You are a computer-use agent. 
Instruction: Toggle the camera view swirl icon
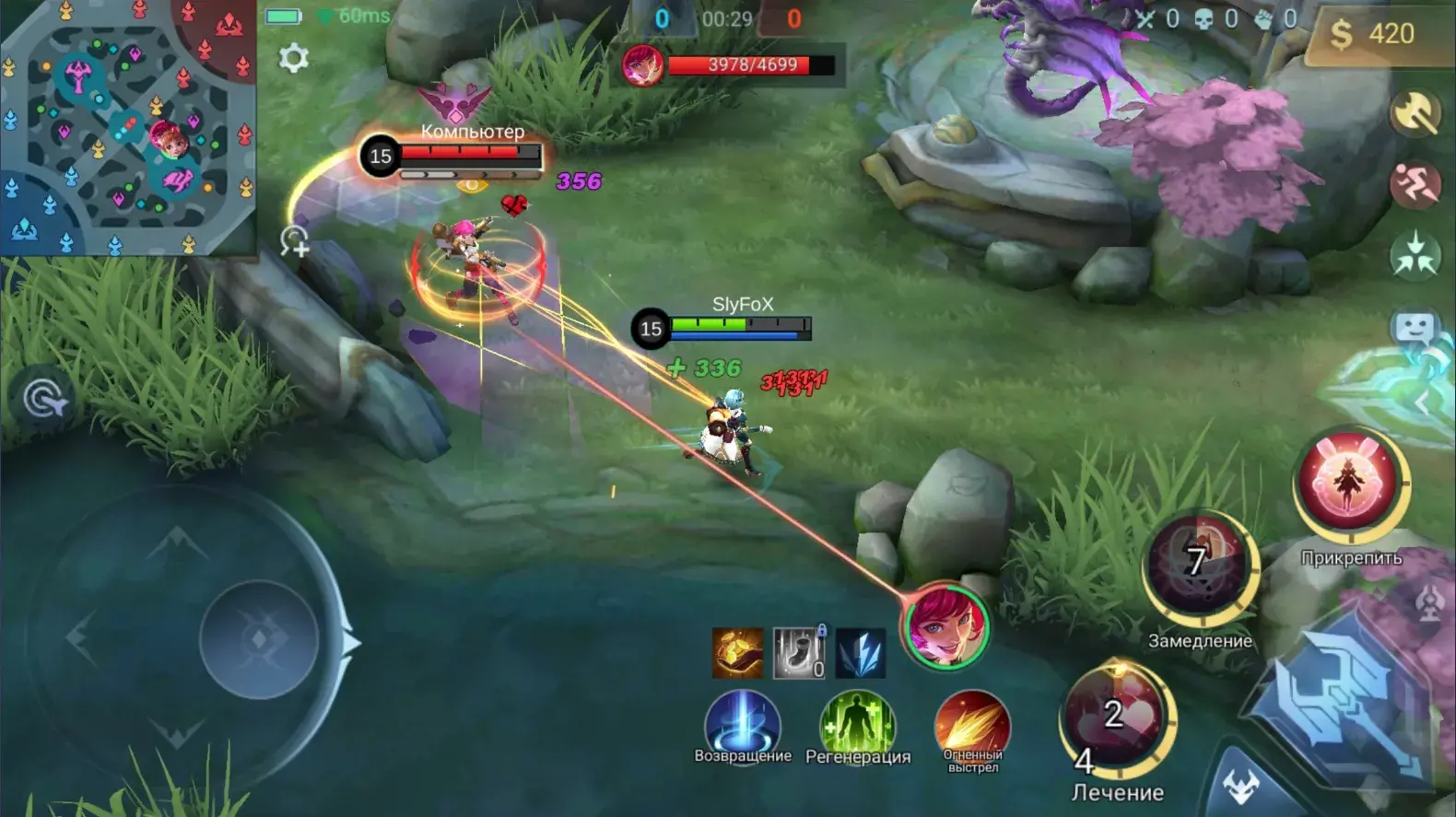click(43, 400)
